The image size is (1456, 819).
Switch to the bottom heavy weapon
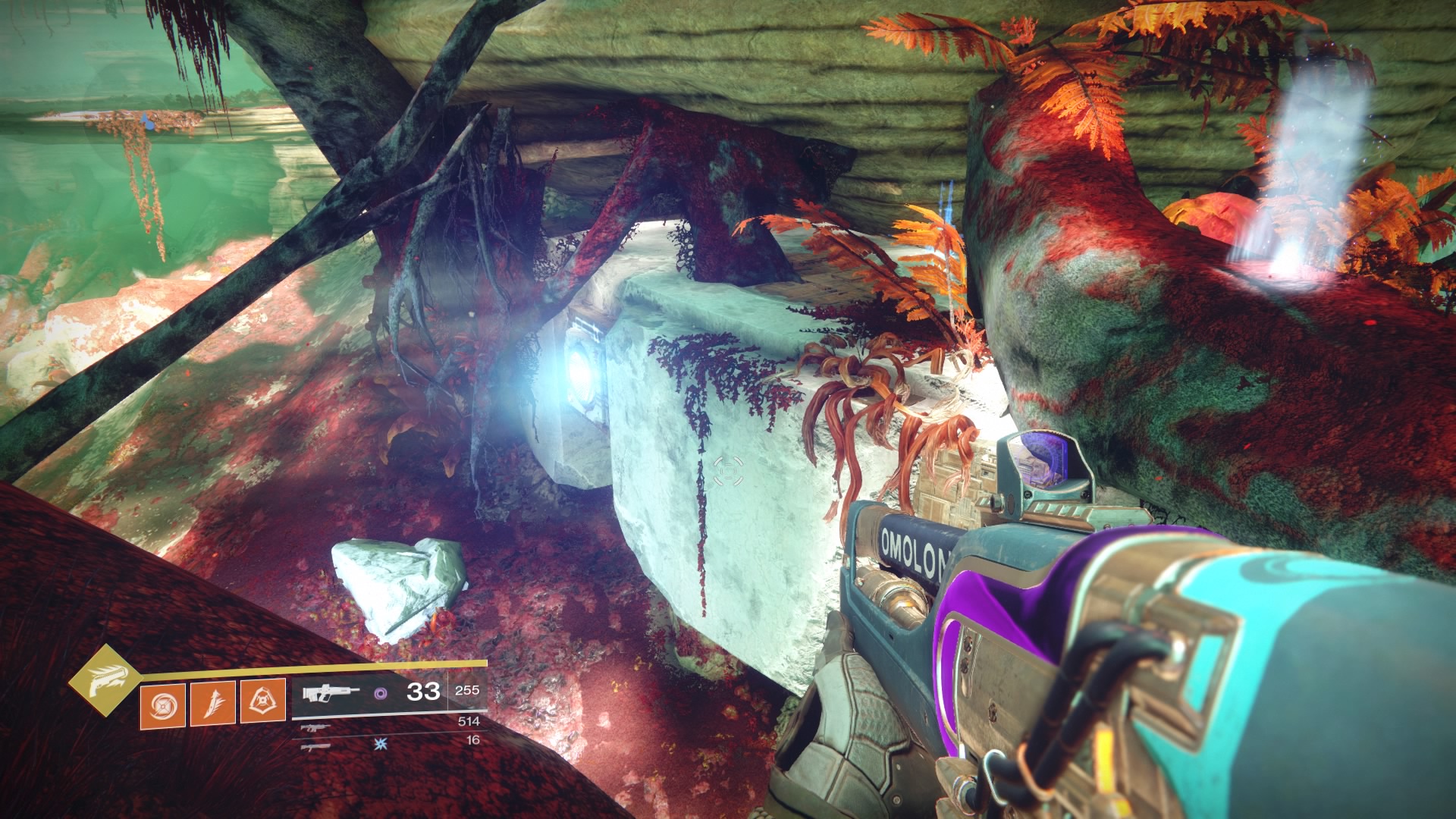315,747
